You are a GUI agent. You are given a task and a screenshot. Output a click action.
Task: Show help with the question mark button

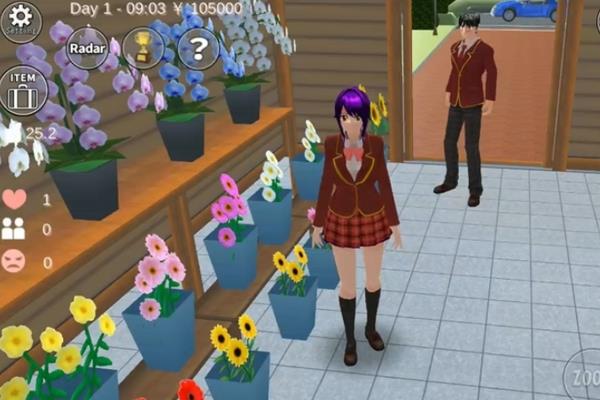[198, 48]
